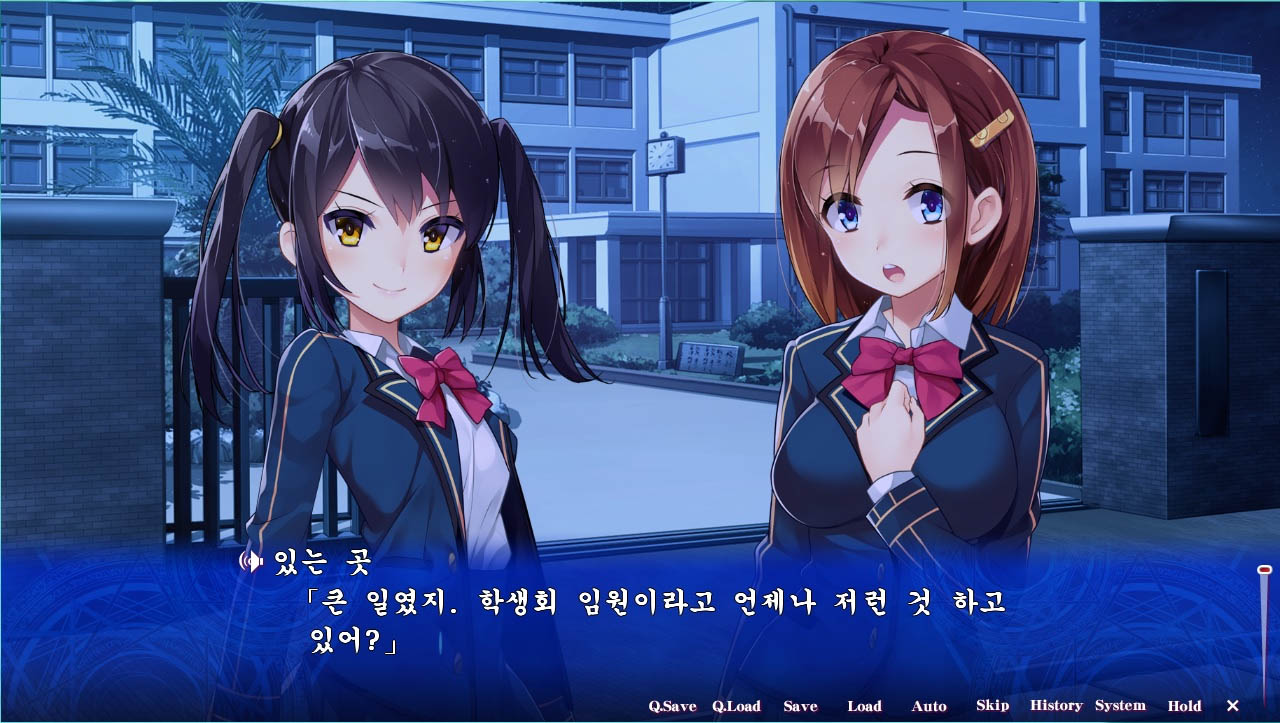
Task: Open the Save screen
Action: point(802,706)
